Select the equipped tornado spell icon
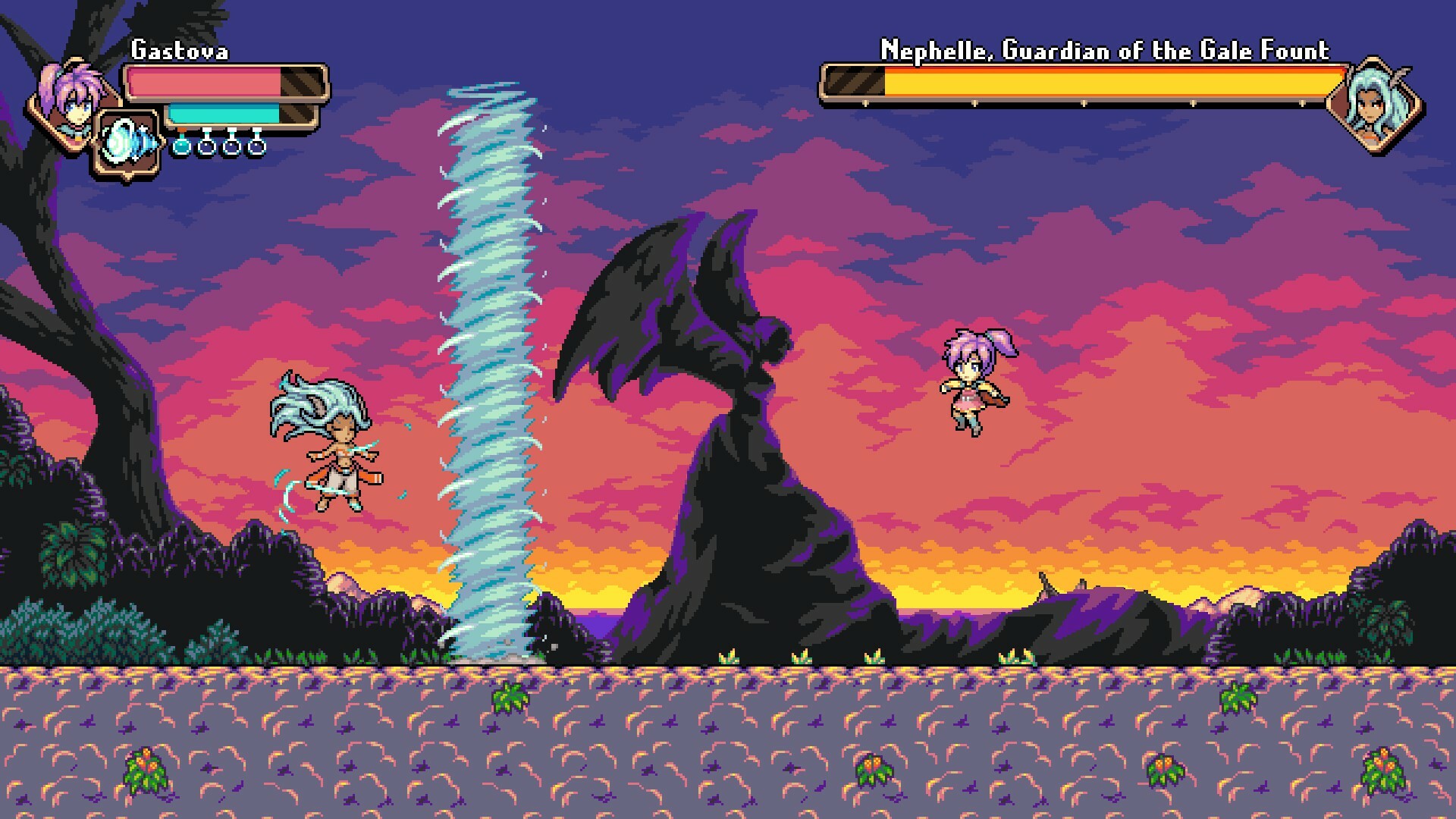Viewport: 1456px width, 819px height. [x=127, y=143]
